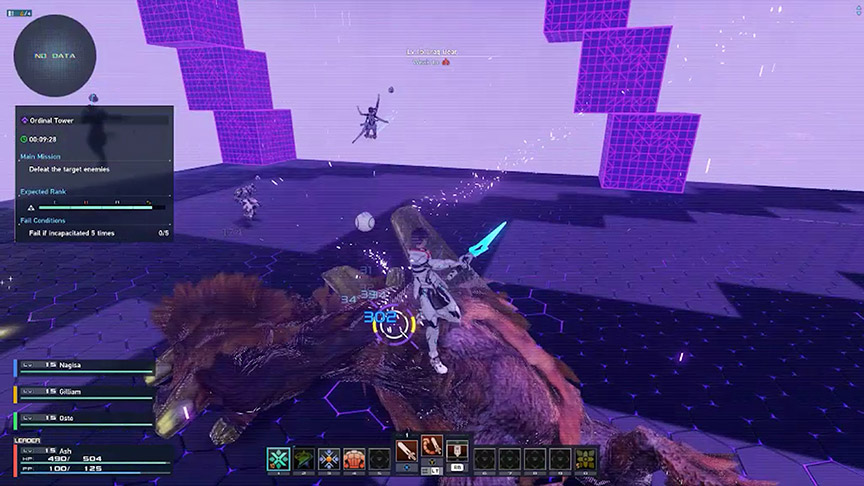
Task: Activate the orange muscle torso skill
Action: pos(354,458)
